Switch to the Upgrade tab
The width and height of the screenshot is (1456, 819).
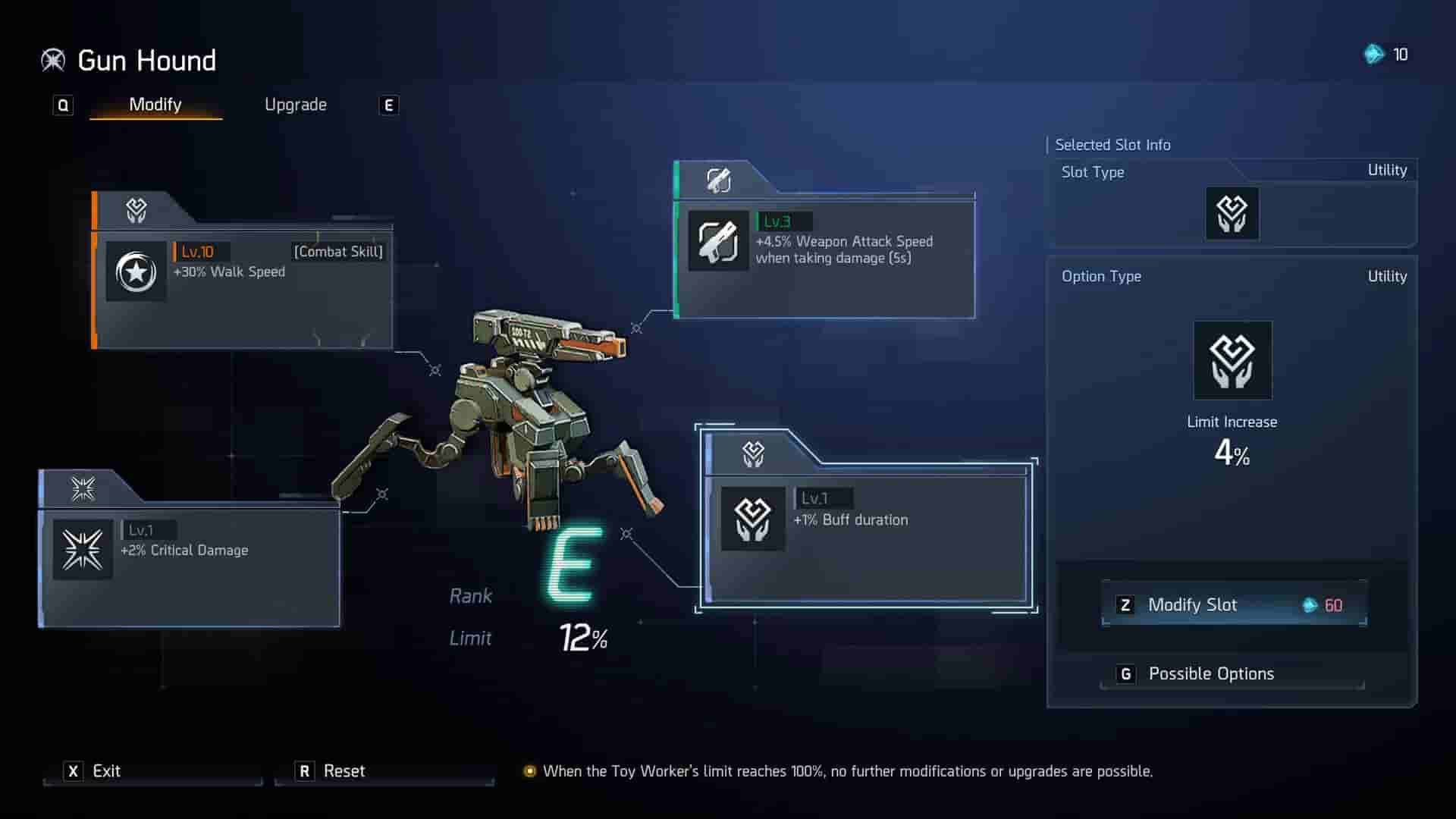295,105
